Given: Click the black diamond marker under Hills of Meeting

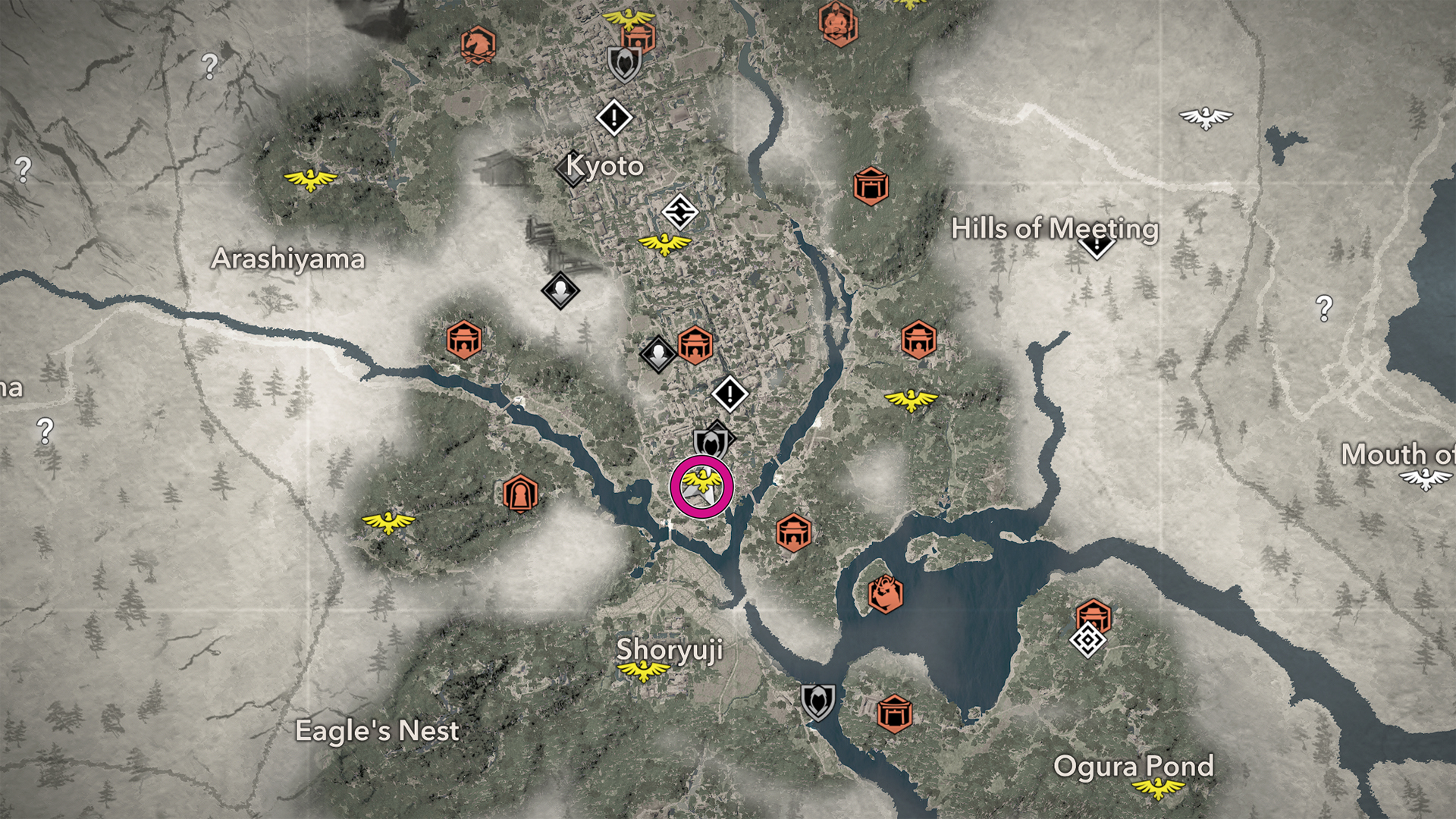Looking at the screenshot, I should point(1096,246).
